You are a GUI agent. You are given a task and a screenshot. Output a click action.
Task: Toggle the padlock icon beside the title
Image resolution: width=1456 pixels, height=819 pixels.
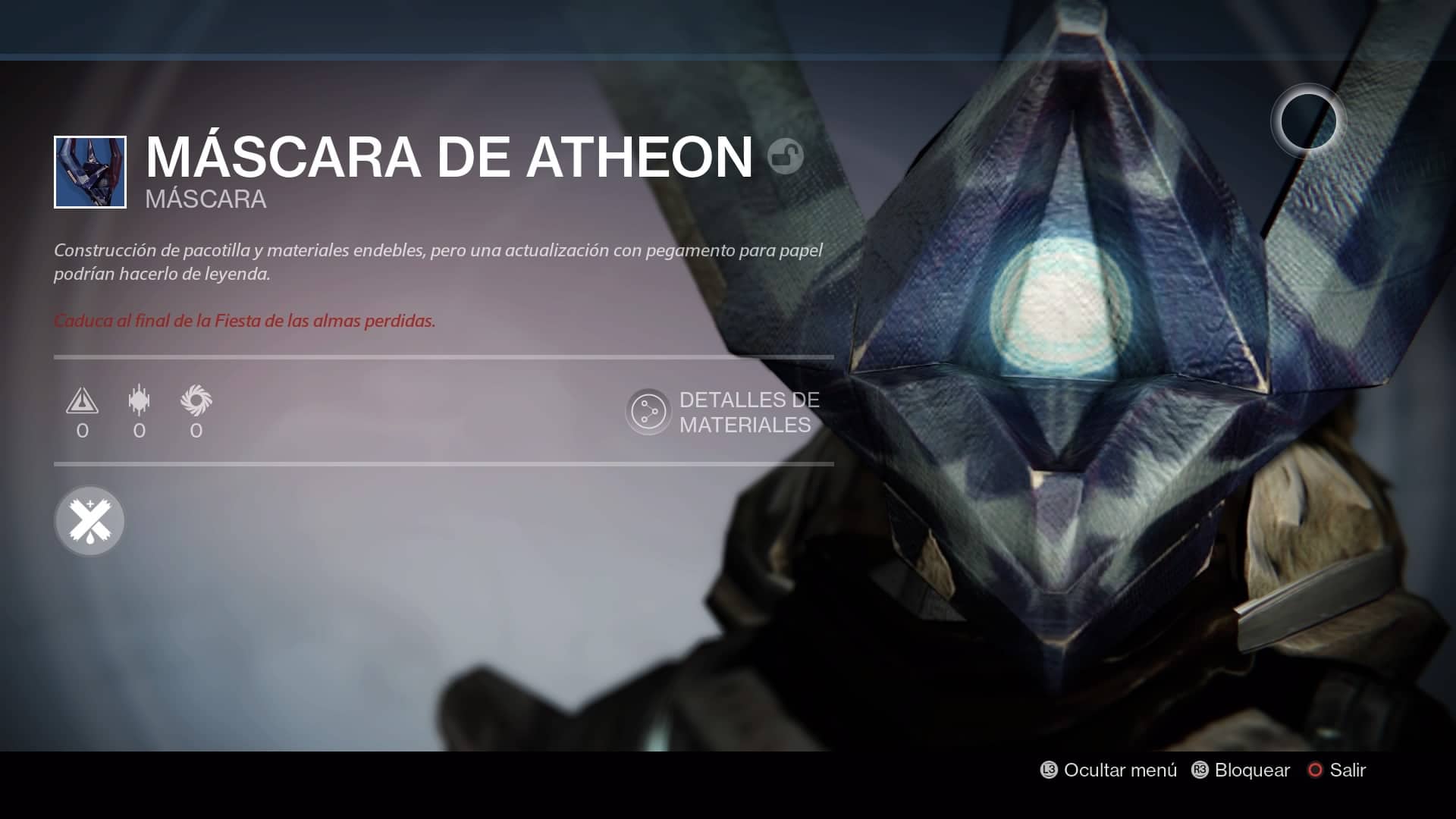pos(785,157)
